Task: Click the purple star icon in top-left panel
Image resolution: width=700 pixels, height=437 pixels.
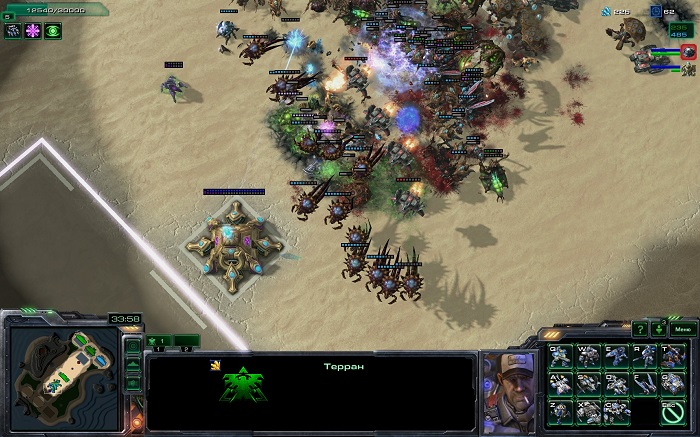Action: (x=33, y=31)
